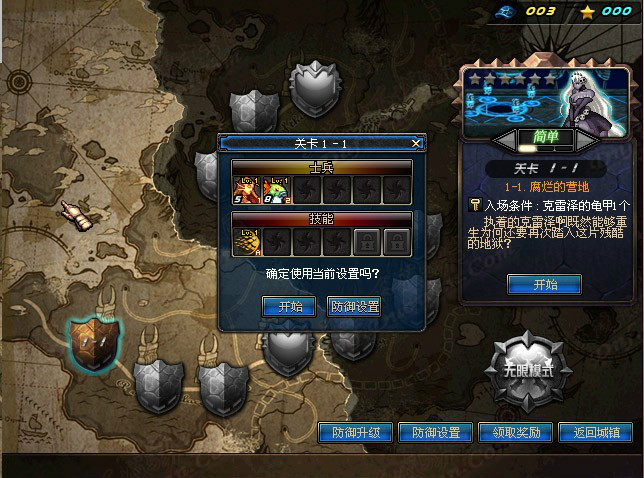Image resolution: width=644 pixels, height=478 pixels.
Task: Enter 无限模式 infinite mode
Action: click(x=527, y=371)
